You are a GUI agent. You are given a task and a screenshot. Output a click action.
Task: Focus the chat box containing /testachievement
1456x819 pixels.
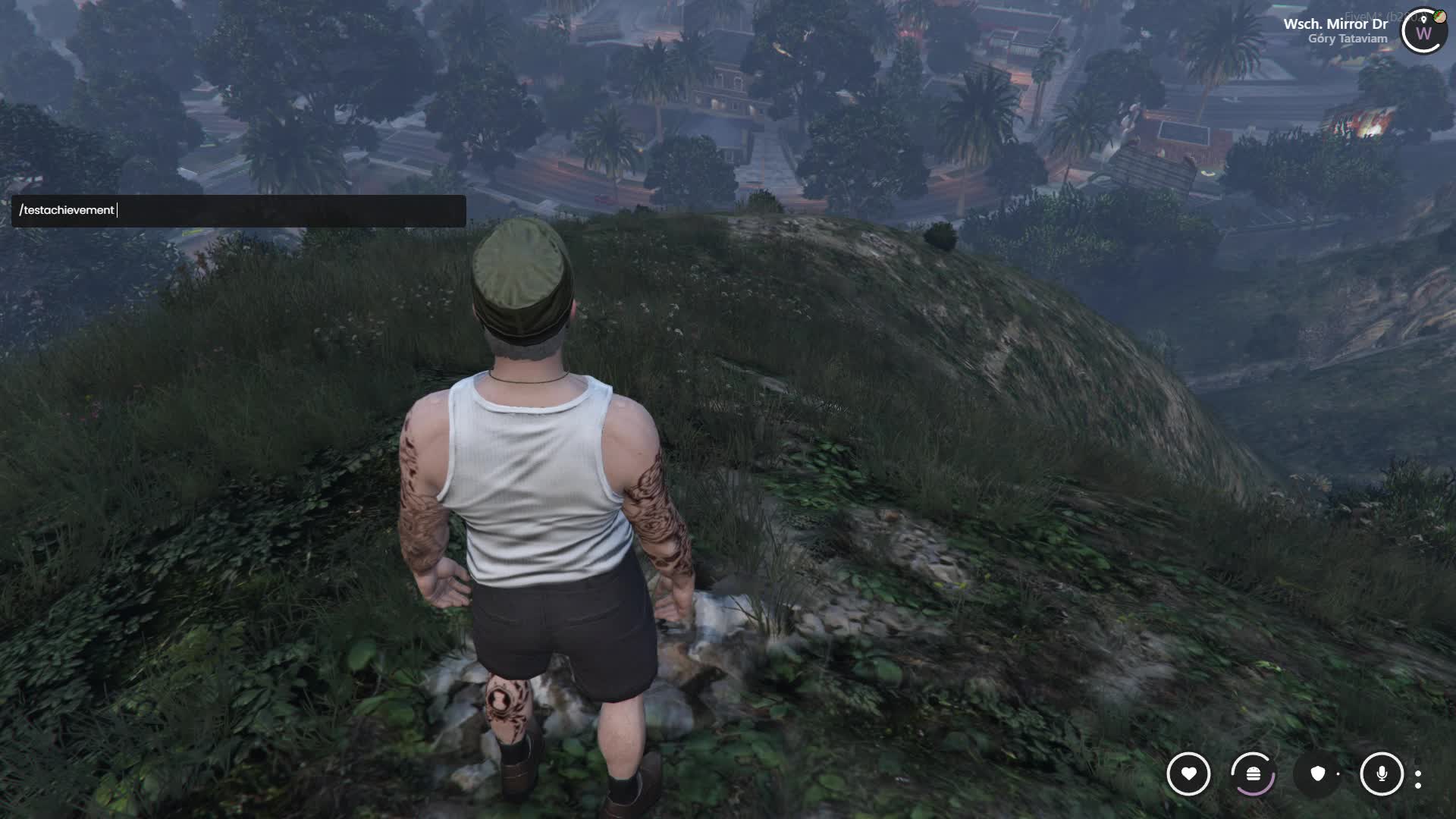pos(238,211)
